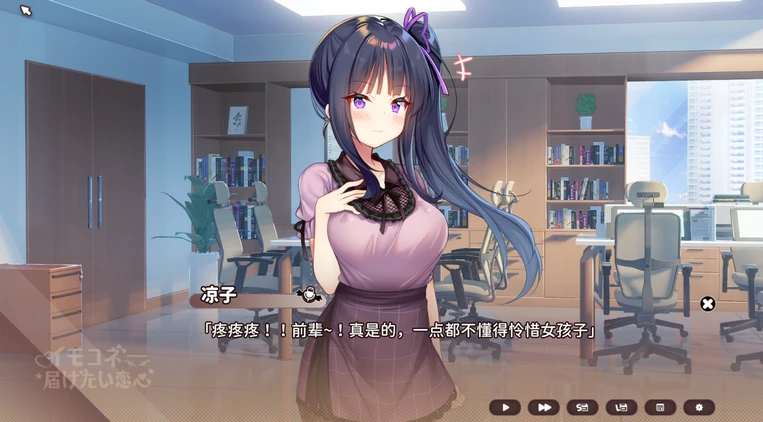
Task: Hide the dialogue box with the X button
Action: 707,304
